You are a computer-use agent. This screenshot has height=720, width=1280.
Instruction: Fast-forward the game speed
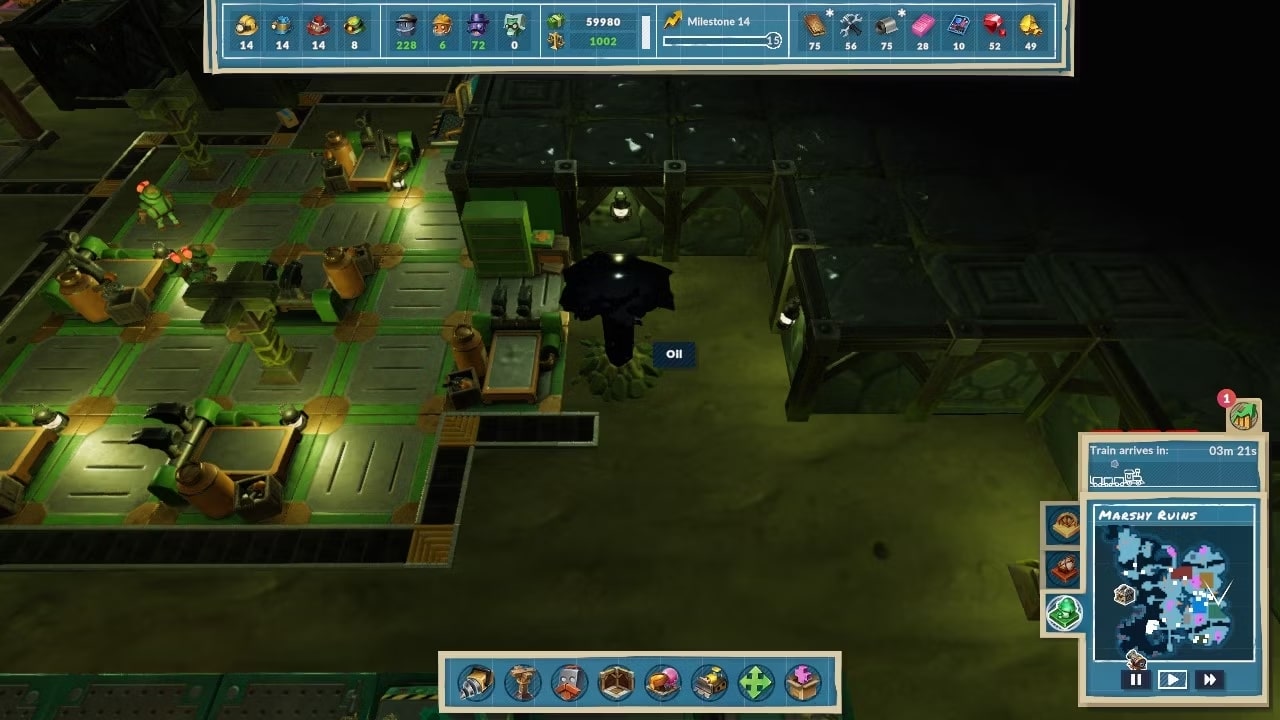[x=1209, y=680]
